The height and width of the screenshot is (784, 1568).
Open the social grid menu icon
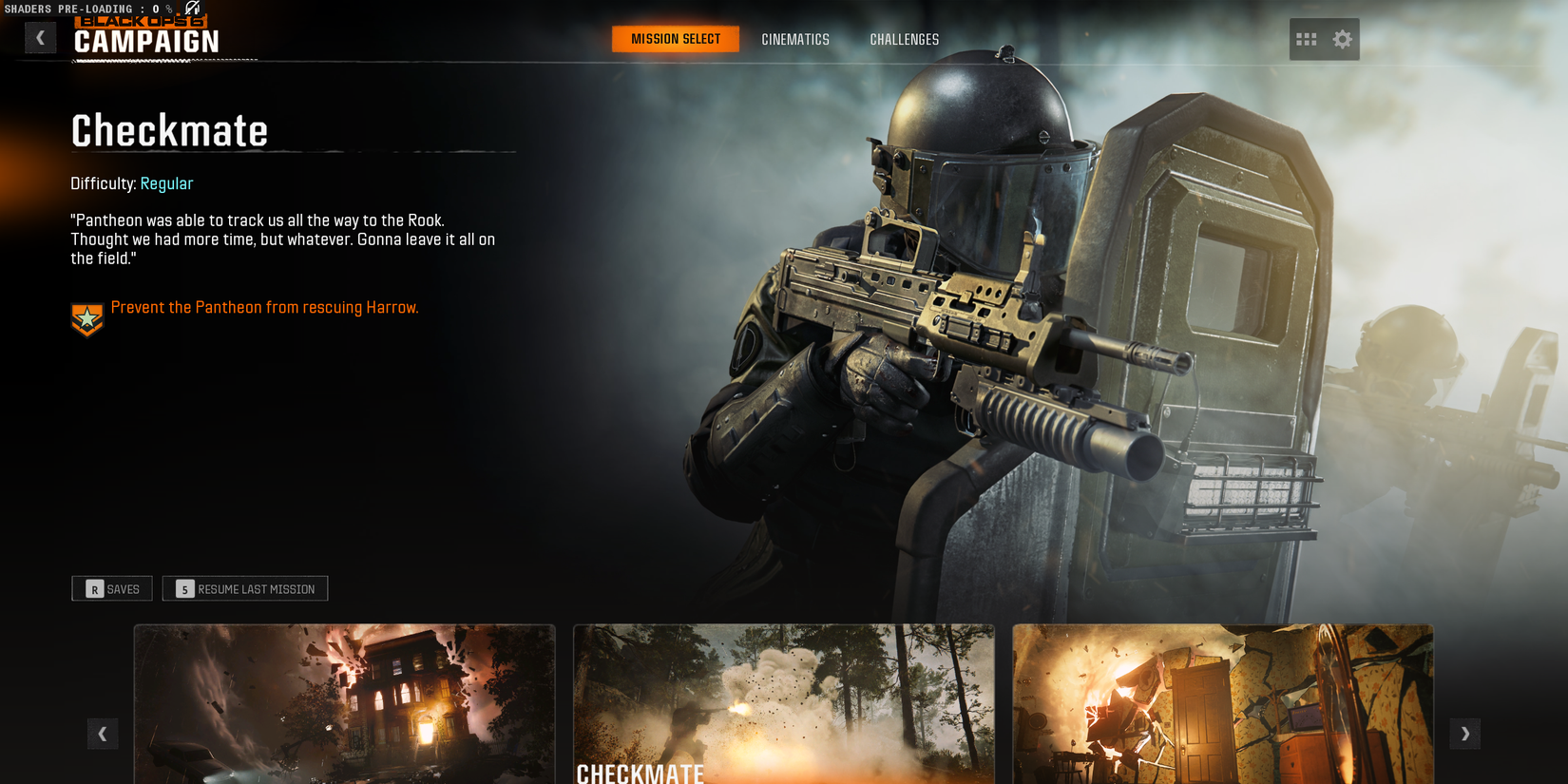[x=1307, y=39]
